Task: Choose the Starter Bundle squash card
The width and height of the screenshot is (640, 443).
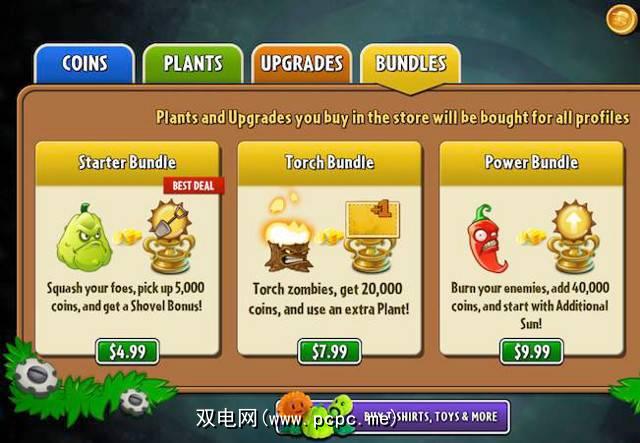Action: coord(126,240)
